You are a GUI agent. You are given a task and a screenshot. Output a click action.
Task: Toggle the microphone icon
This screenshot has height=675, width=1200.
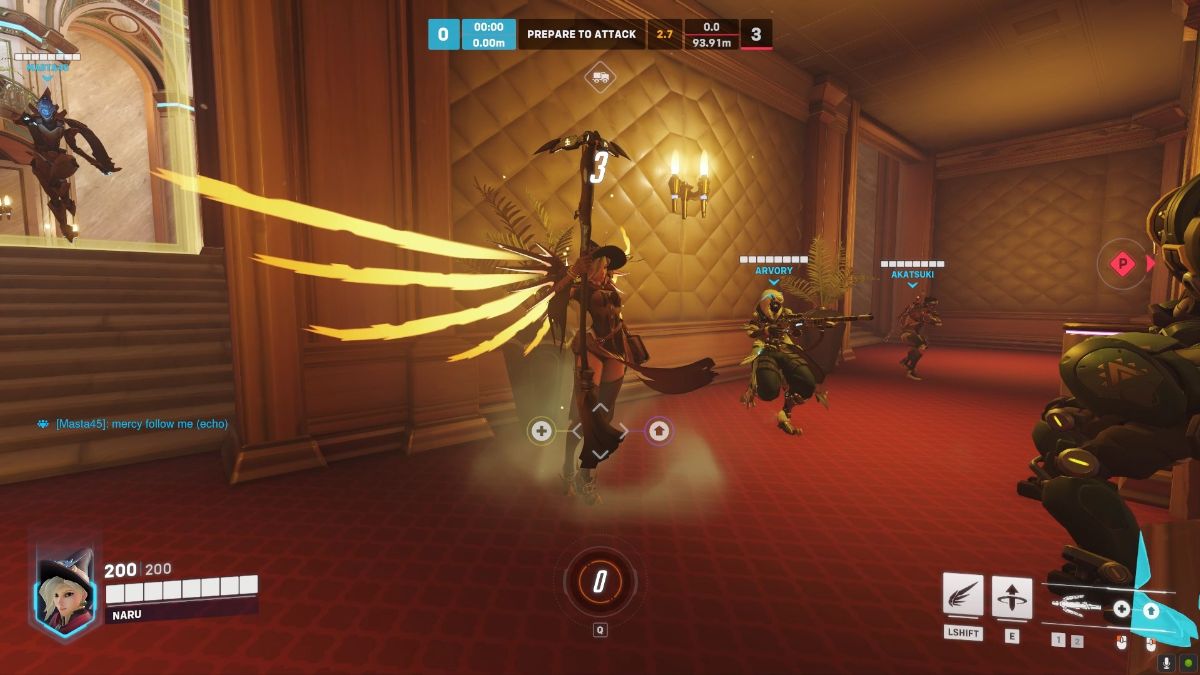(x=1166, y=663)
